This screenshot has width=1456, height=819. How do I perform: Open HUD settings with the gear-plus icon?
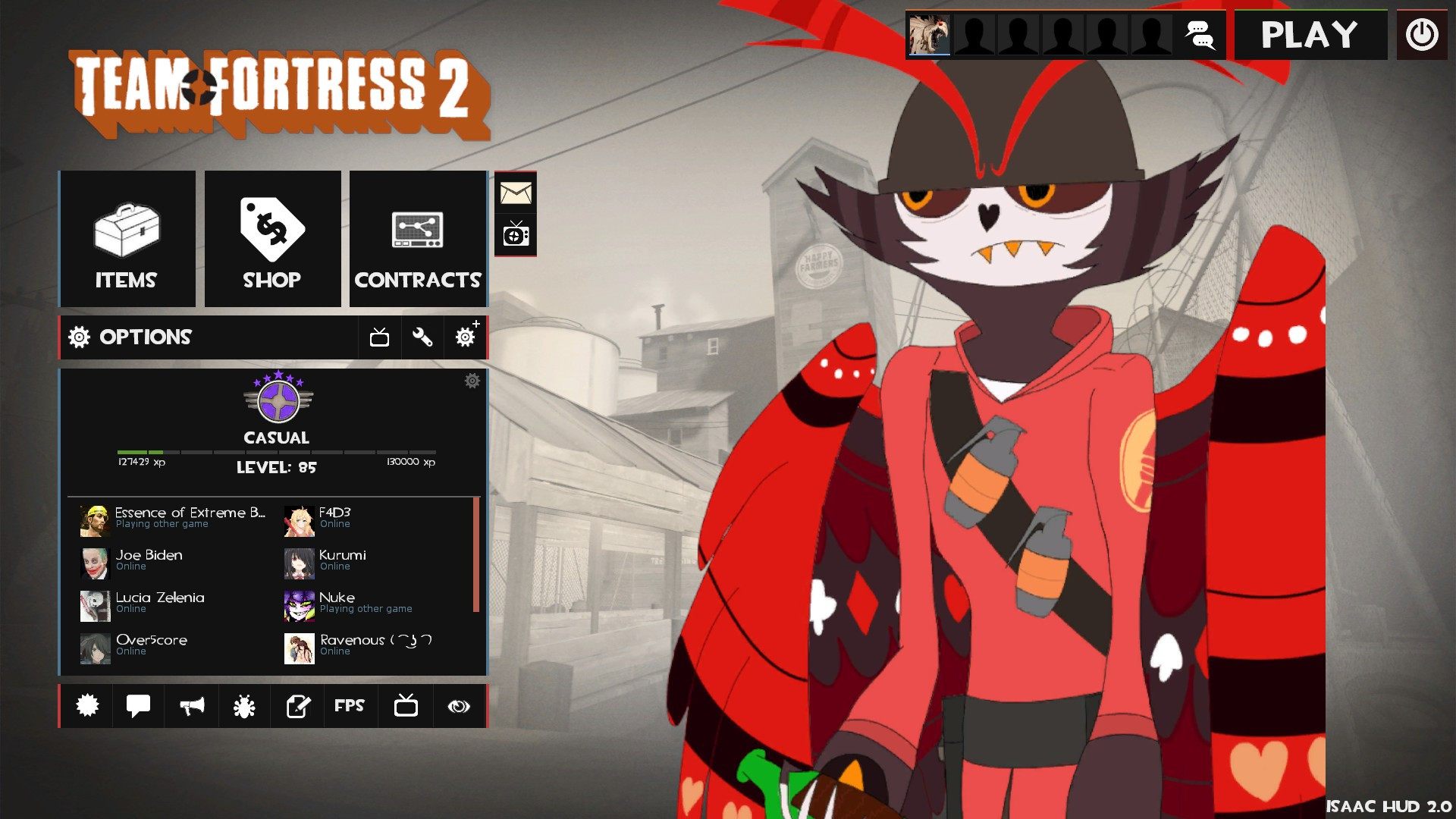465,337
